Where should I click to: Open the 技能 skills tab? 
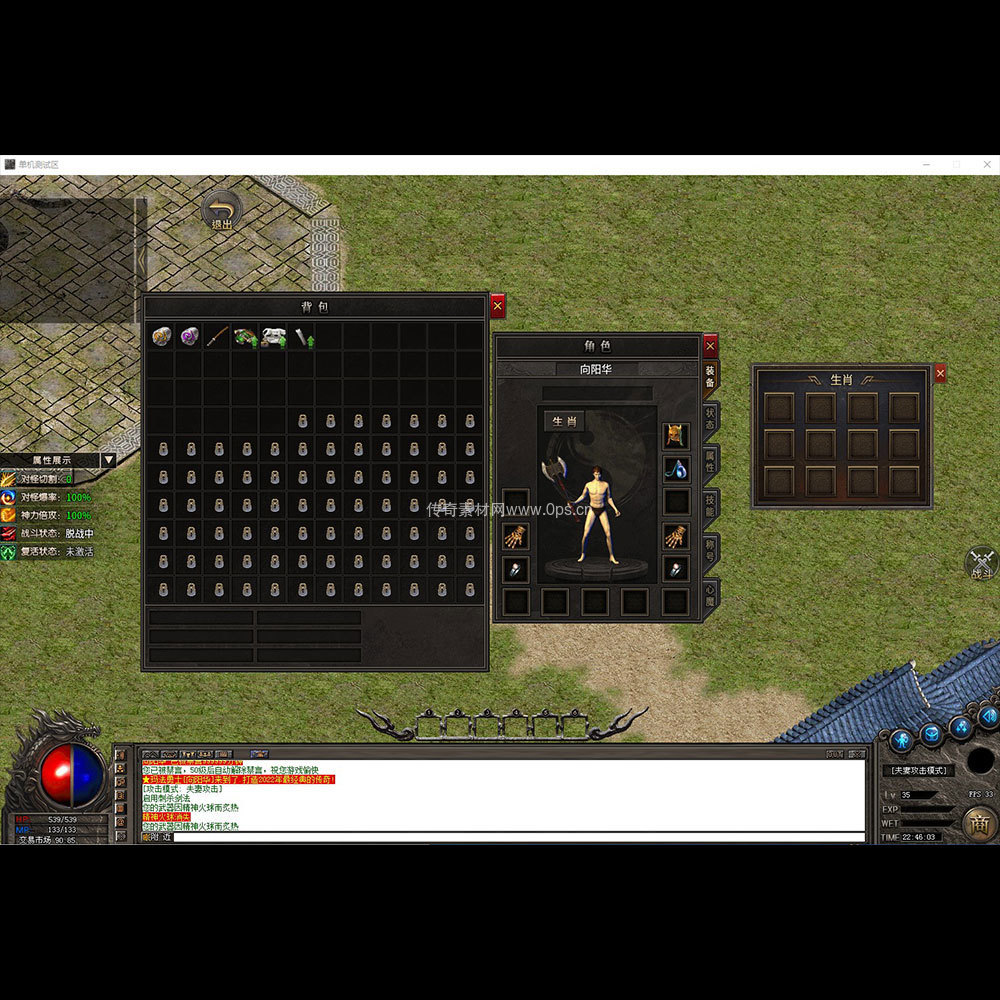(710, 506)
